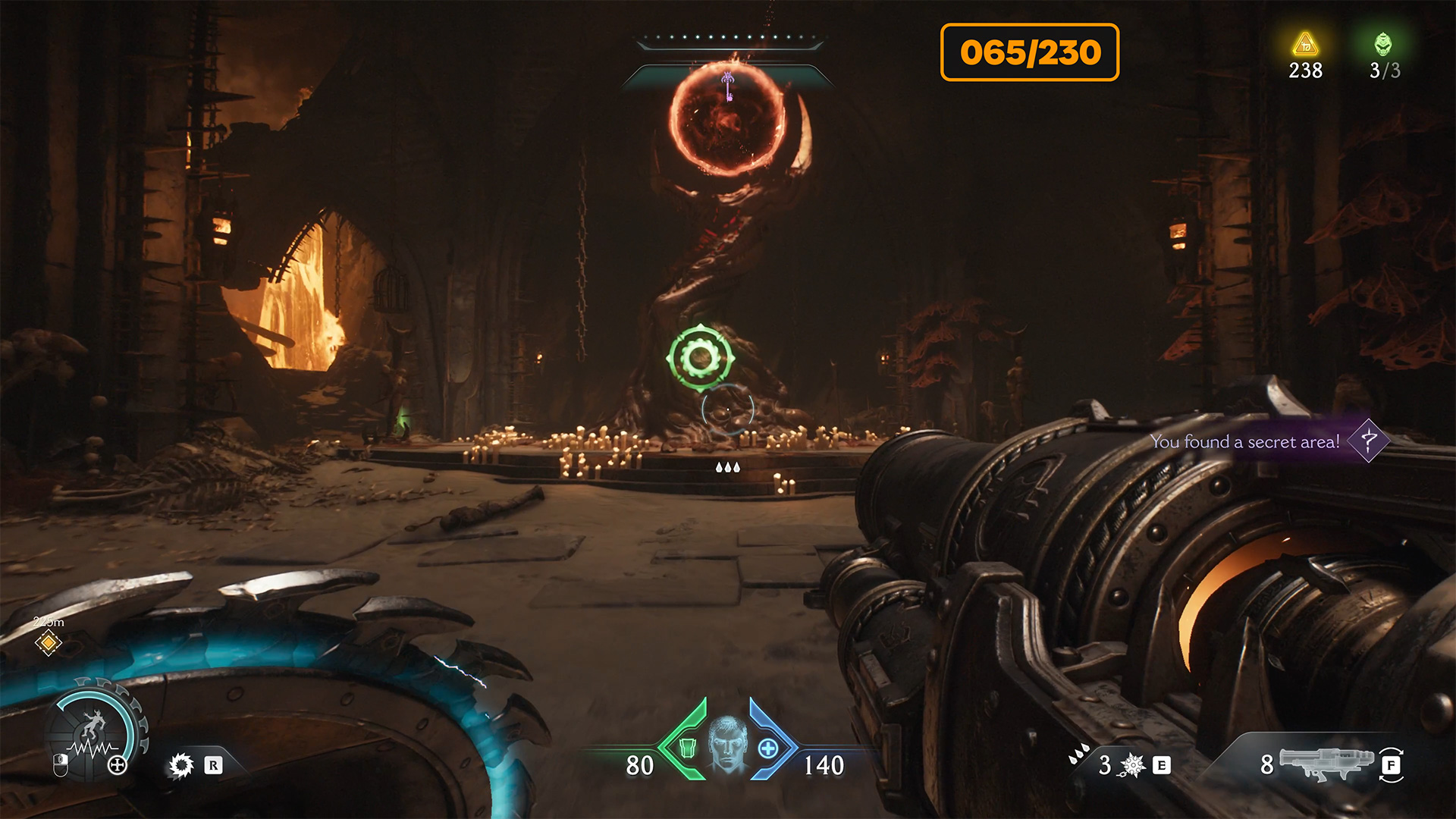
Task: Select the orange diamond objective marker
Action: coord(48,643)
